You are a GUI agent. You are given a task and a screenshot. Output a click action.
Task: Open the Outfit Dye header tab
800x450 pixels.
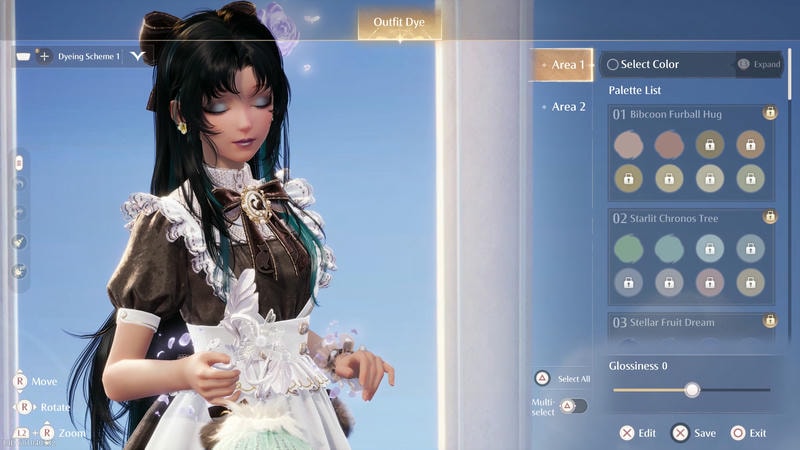pyautogui.click(x=399, y=21)
